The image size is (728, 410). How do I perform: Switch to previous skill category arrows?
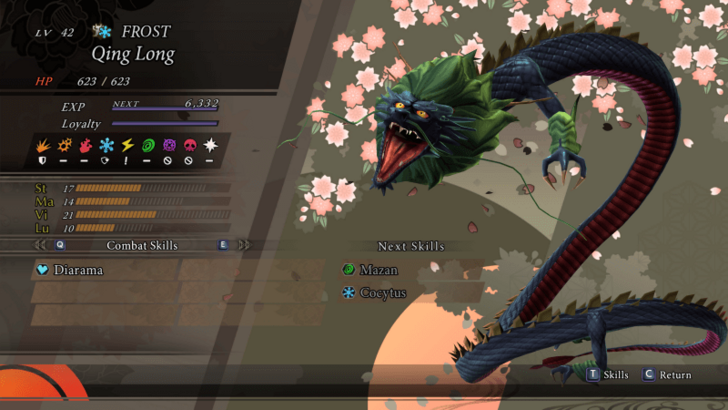[41, 245]
